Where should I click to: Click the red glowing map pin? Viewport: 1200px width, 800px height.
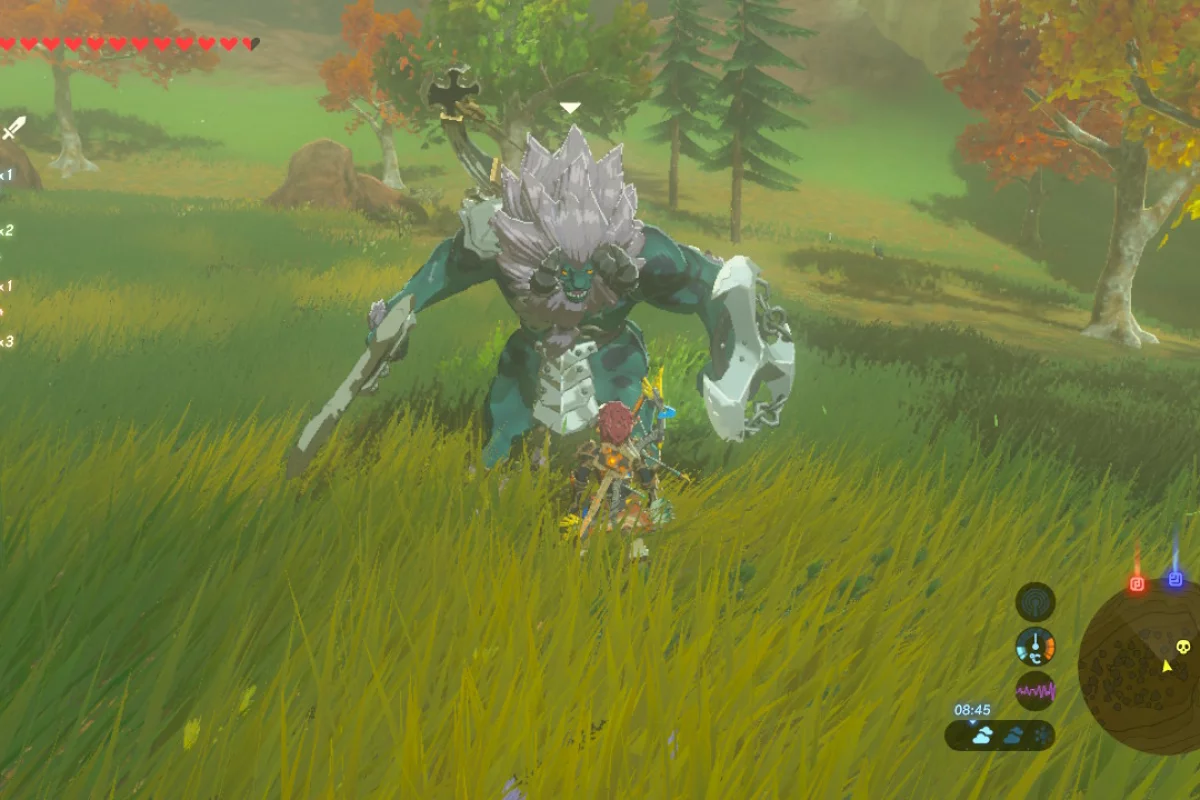tap(1137, 582)
